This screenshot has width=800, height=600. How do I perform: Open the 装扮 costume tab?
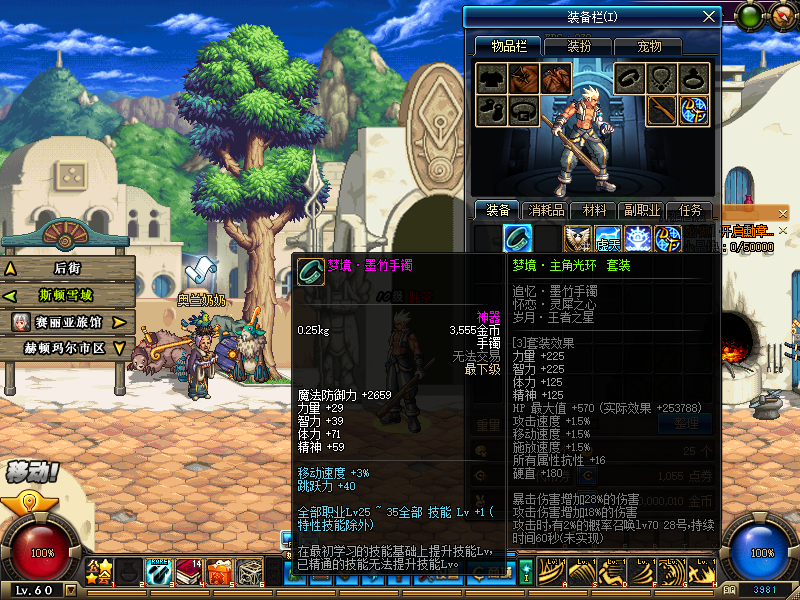click(x=579, y=46)
